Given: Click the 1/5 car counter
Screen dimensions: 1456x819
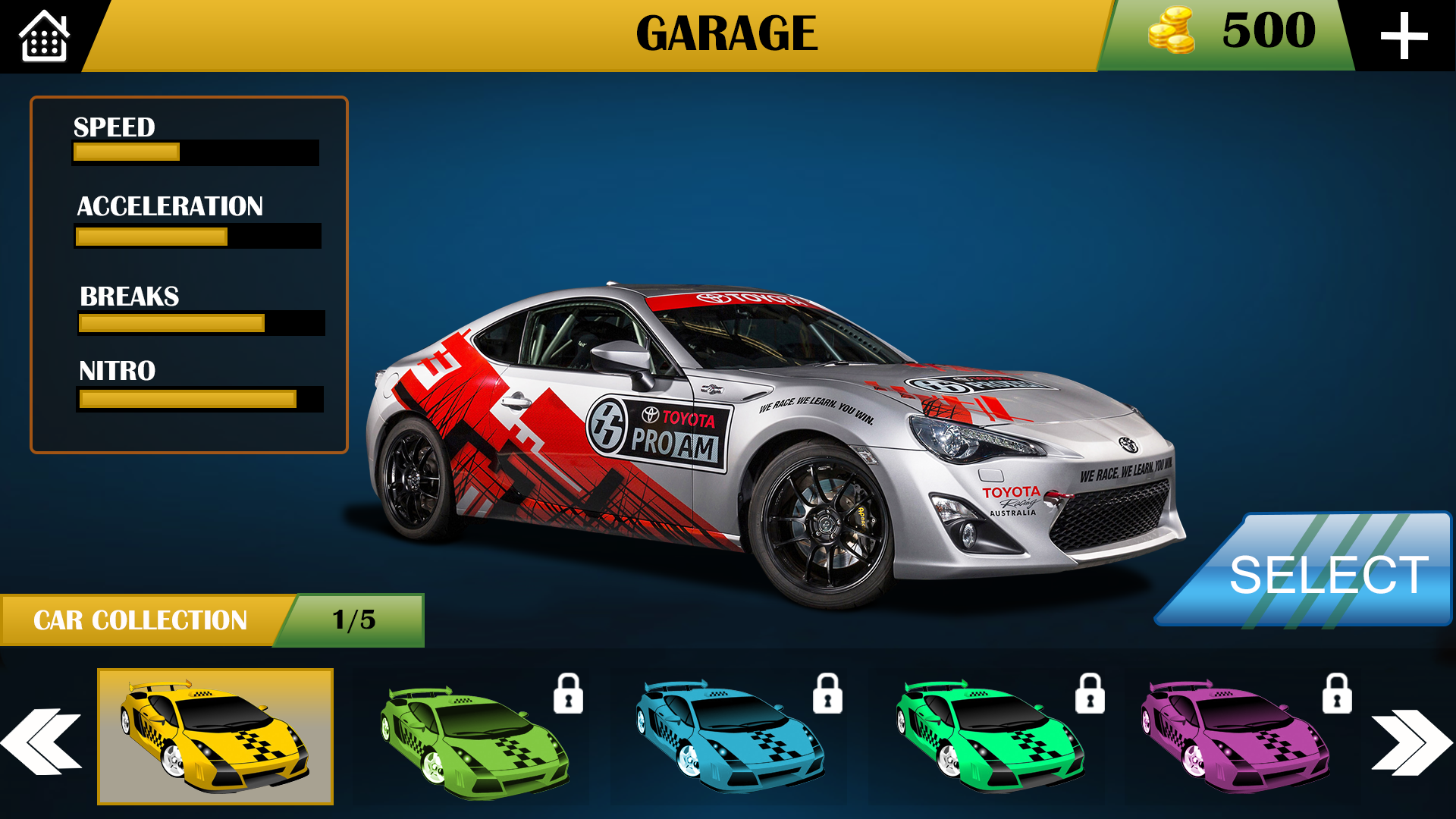Looking at the screenshot, I should click(353, 620).
